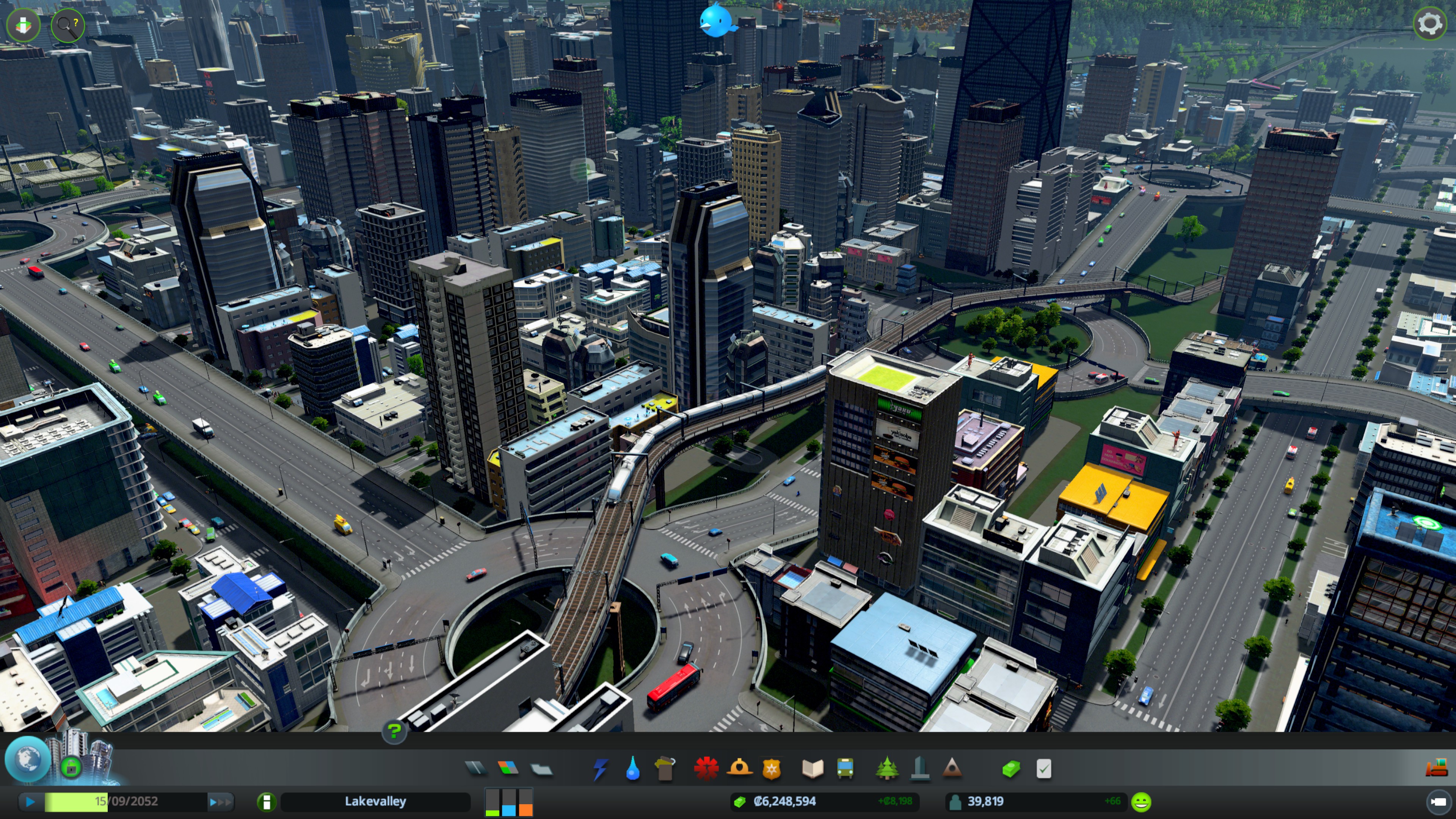Select the water drop services menu
Viewport: 1456px width, 819px height.
point(633,769)
